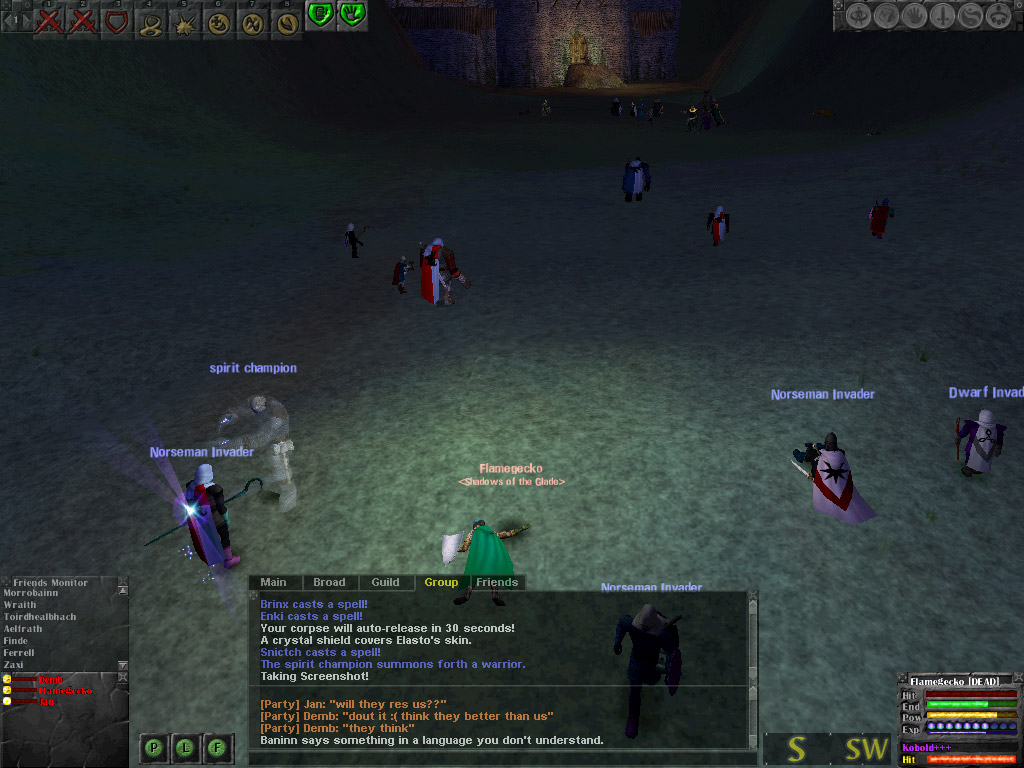Show the Friends chat tab

[497, 582]
